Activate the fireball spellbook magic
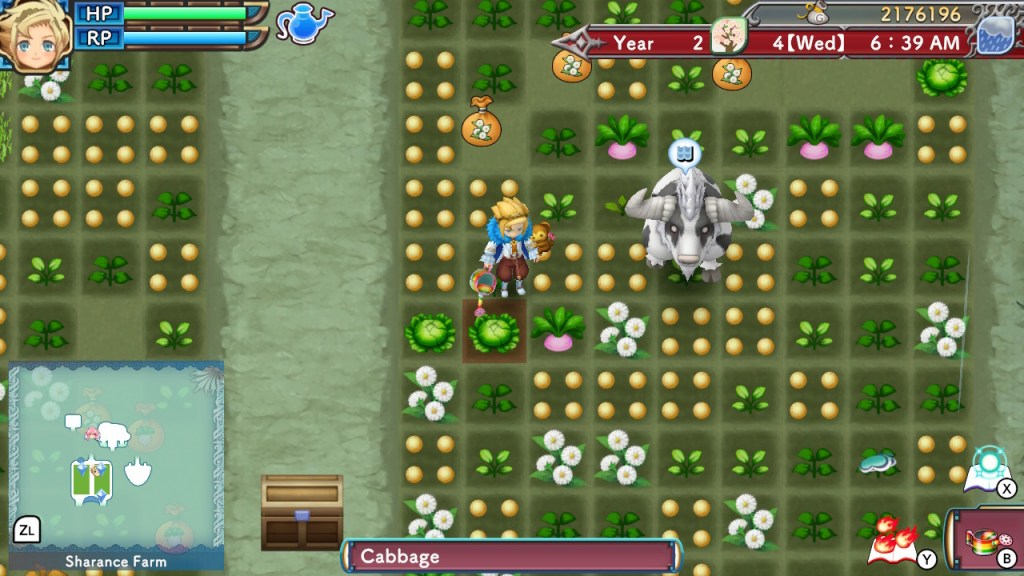This screenshot has width=1024, height=576. point(890,537)
